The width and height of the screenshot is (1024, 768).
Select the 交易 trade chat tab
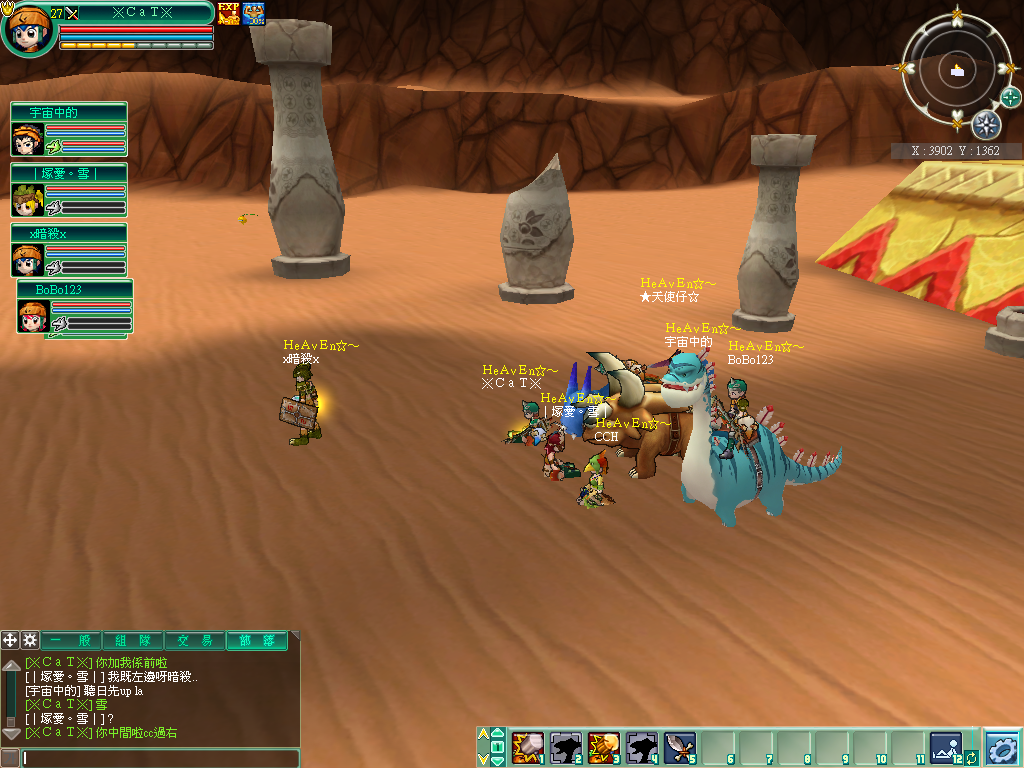pyautogui.click(x=195, y=641)
